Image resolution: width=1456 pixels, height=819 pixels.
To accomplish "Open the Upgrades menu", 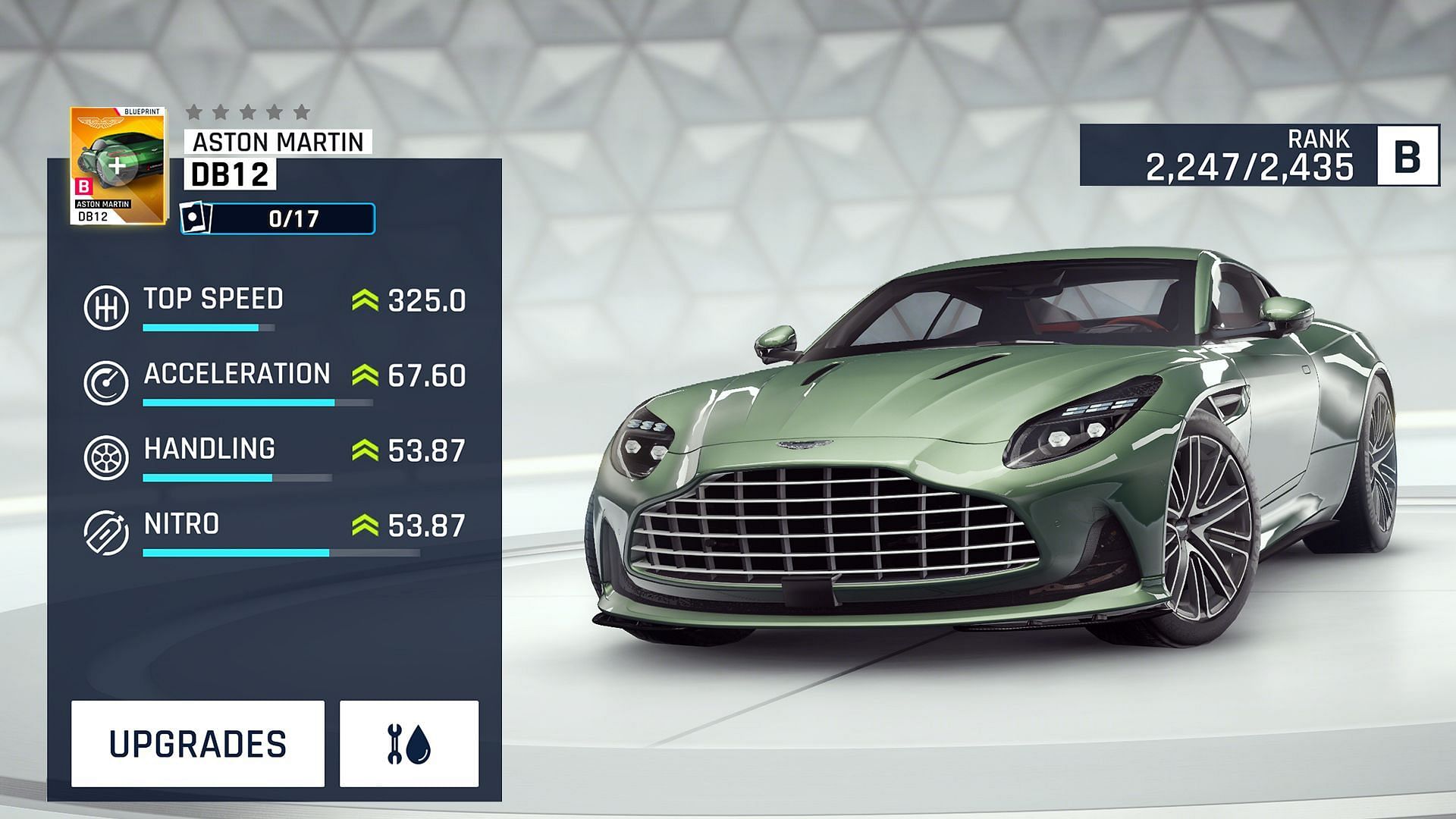I will click(198, 744).
